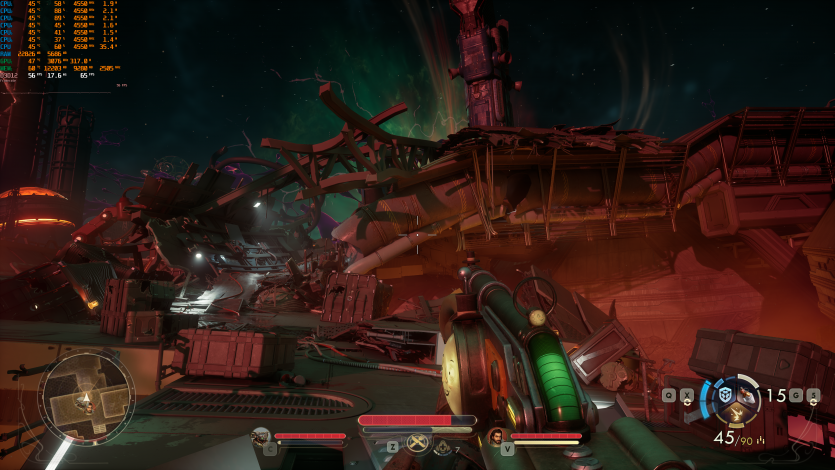Use the medkit item icon
835x470 pixels.
pyautogui.click(x=442, y=448)
